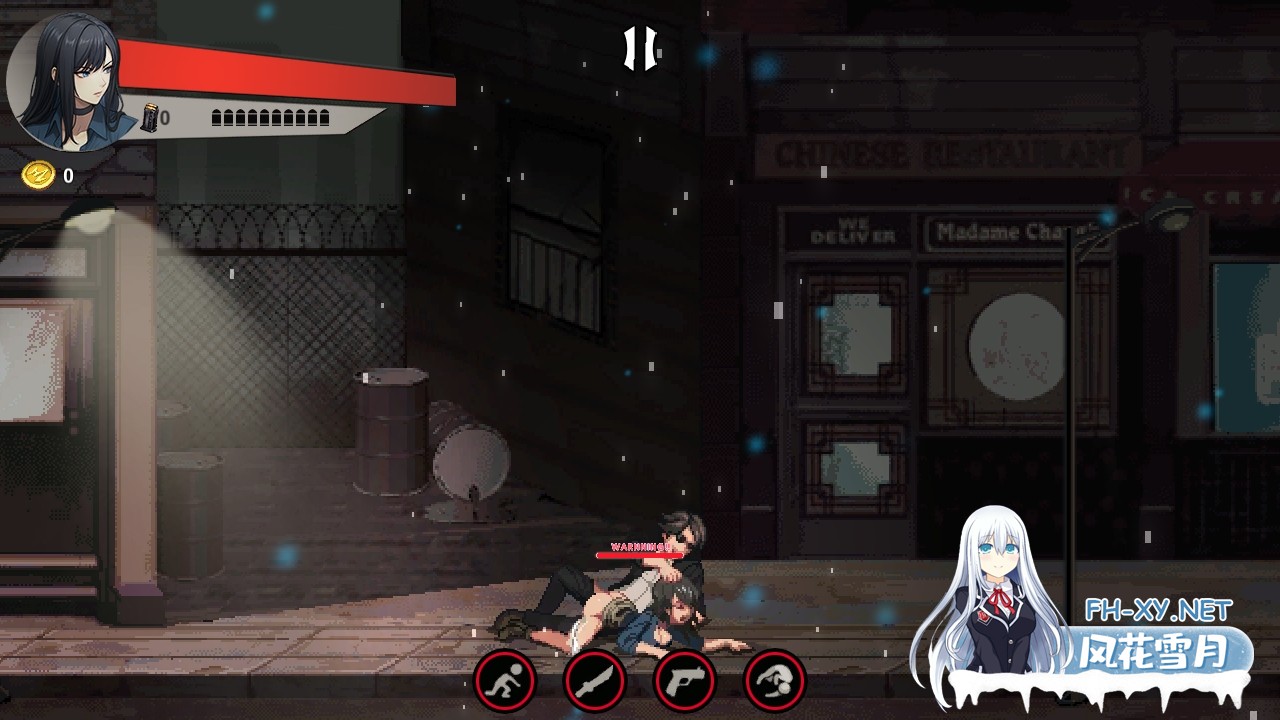1280x720 pixels.
Task: Click the ammo magazine icon on the HUD
Action: pyautogui.click(x=151, y=119)
